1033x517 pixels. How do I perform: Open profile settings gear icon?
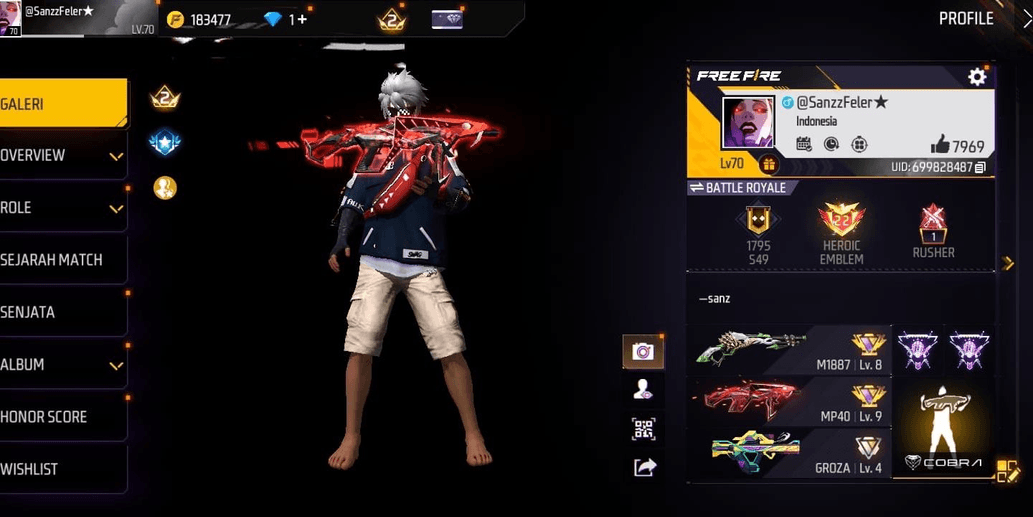tap(977, 77)
